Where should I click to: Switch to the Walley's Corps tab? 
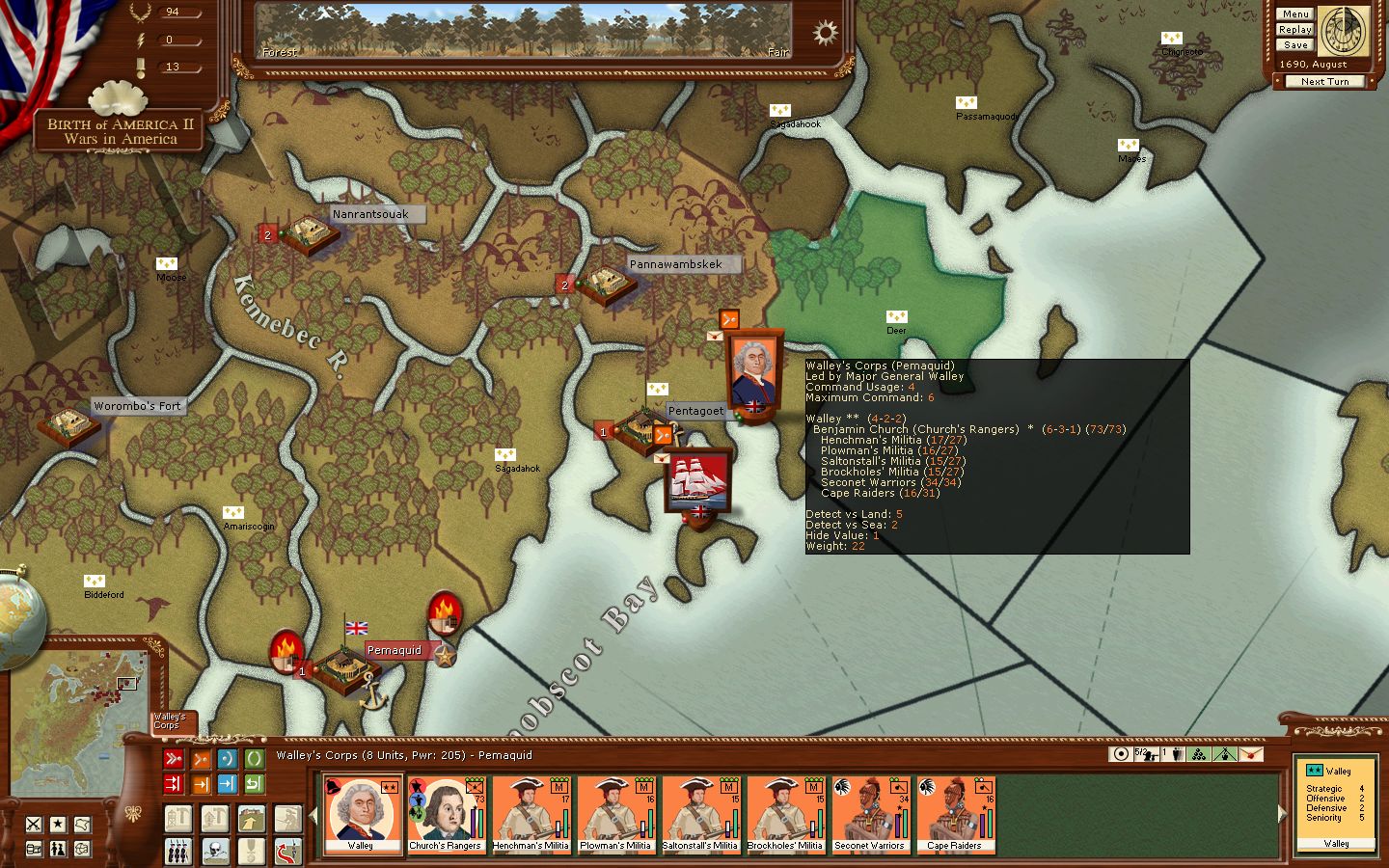(x=172, y=721)
